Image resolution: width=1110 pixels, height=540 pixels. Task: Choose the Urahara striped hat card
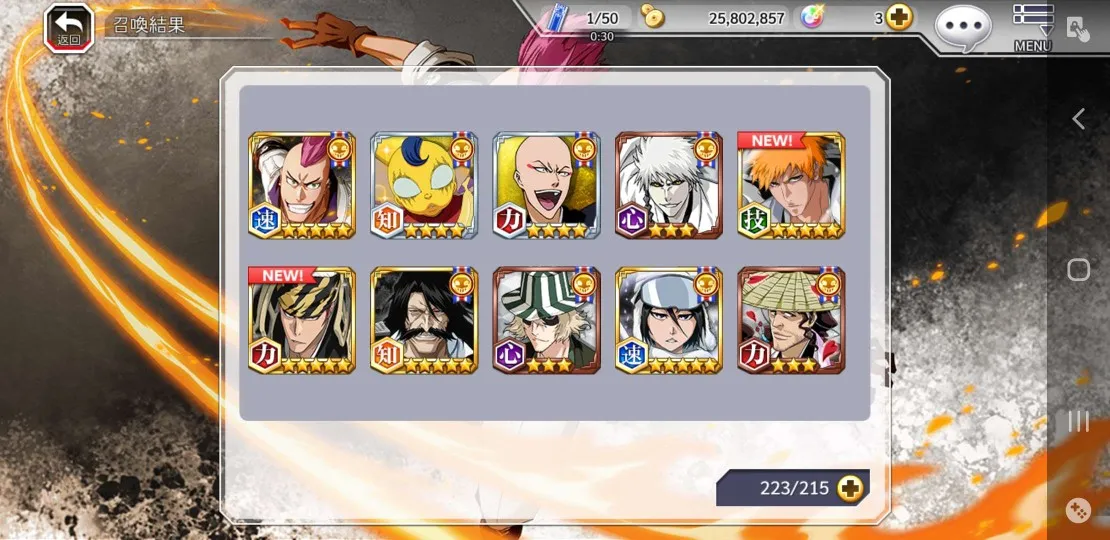(x=546, y=320)
